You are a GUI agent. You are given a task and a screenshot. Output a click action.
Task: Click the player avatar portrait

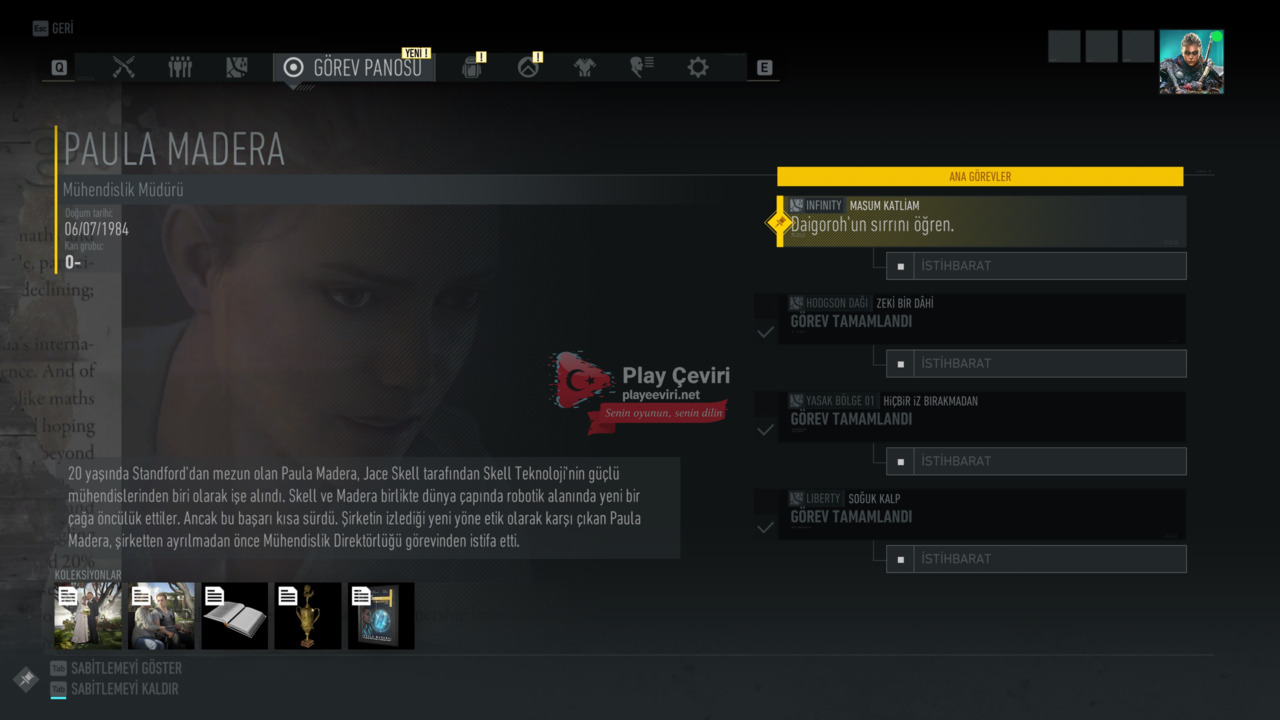[1191, 62]
